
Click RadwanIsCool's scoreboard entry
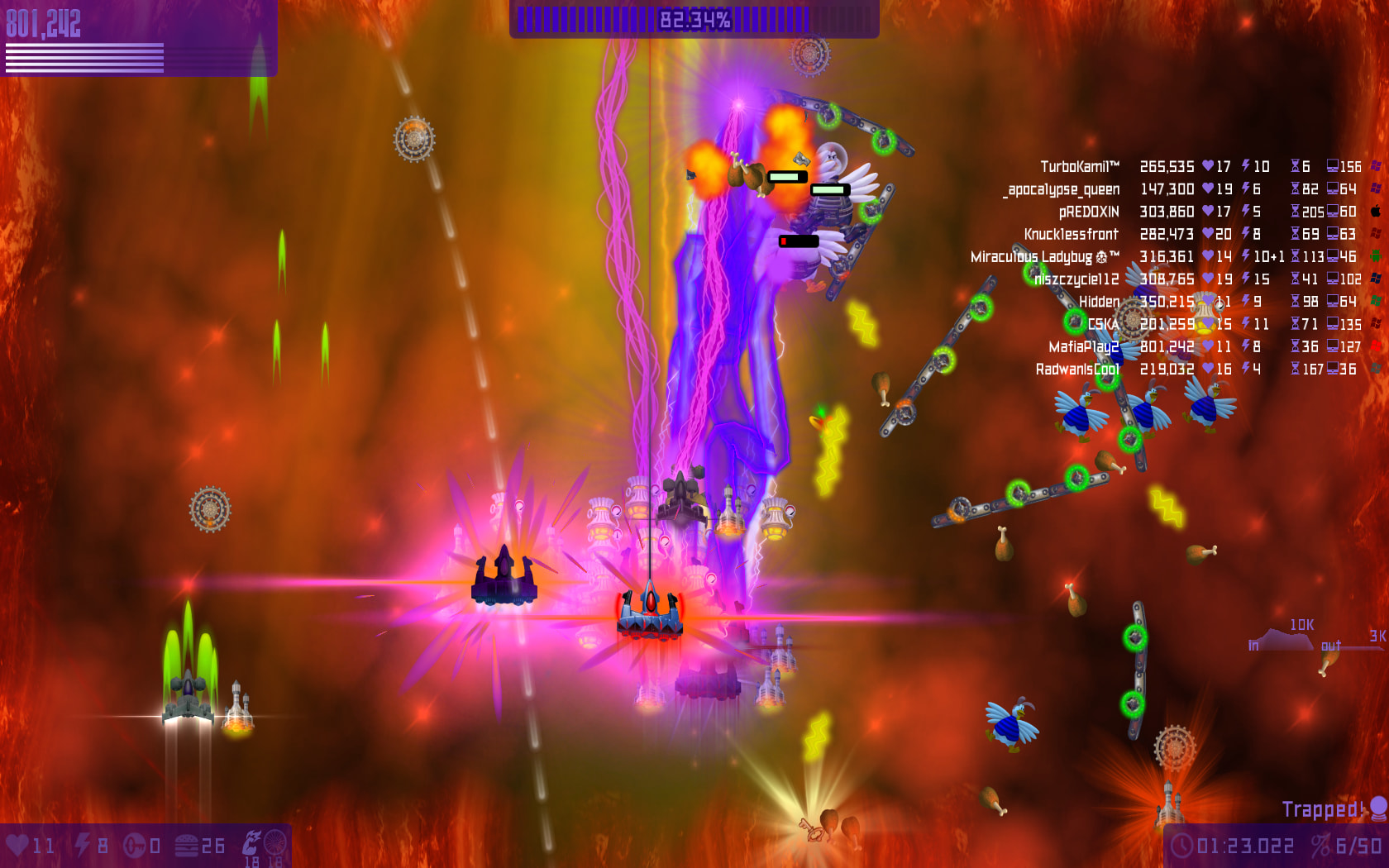[1077, 370]
